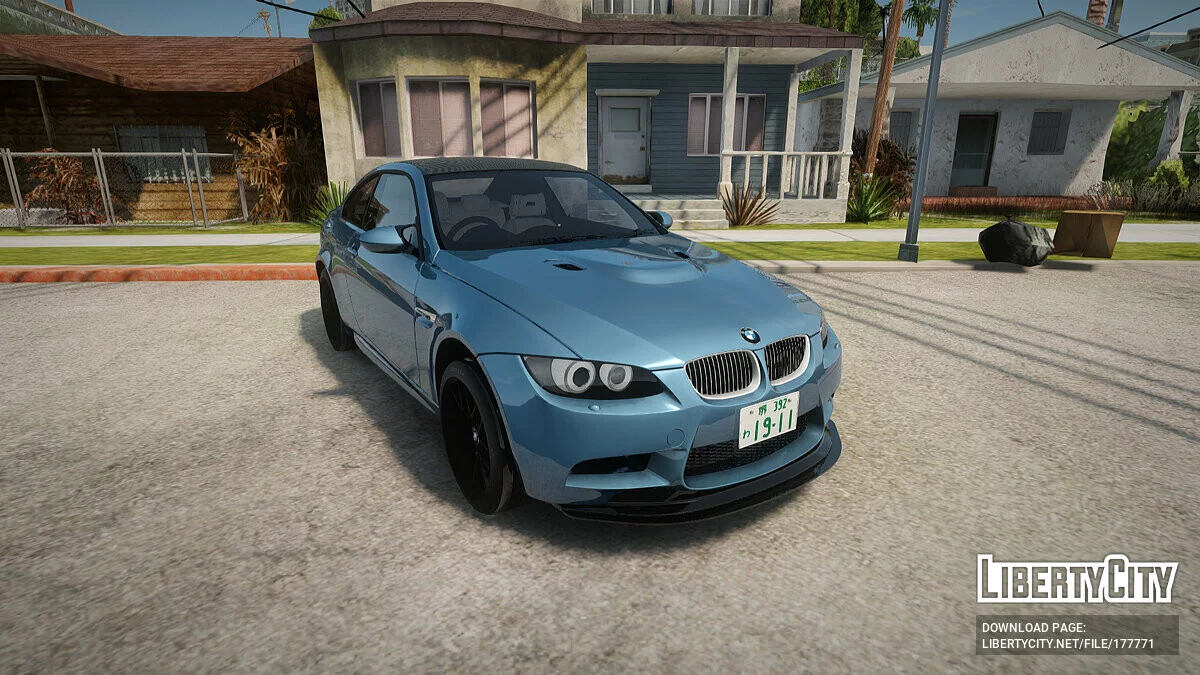
Task: Open the libertycity.net/file/177771 download link
Action: click(x=1067, y=644)
